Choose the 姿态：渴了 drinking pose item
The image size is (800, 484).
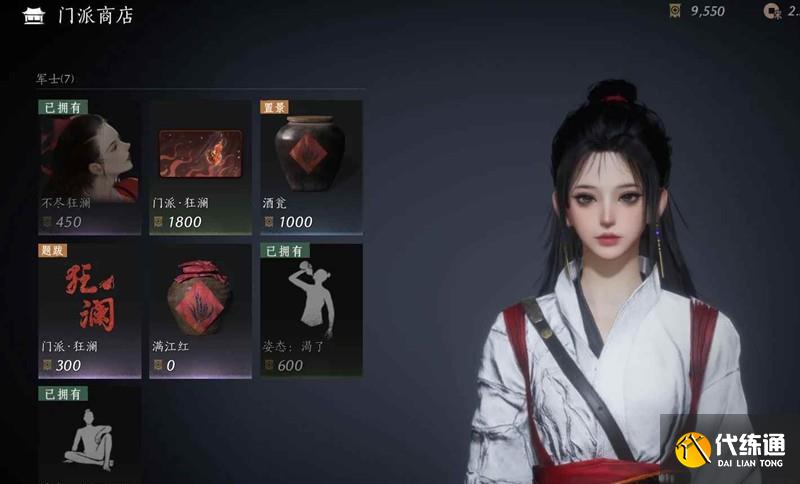coord(311,309)
